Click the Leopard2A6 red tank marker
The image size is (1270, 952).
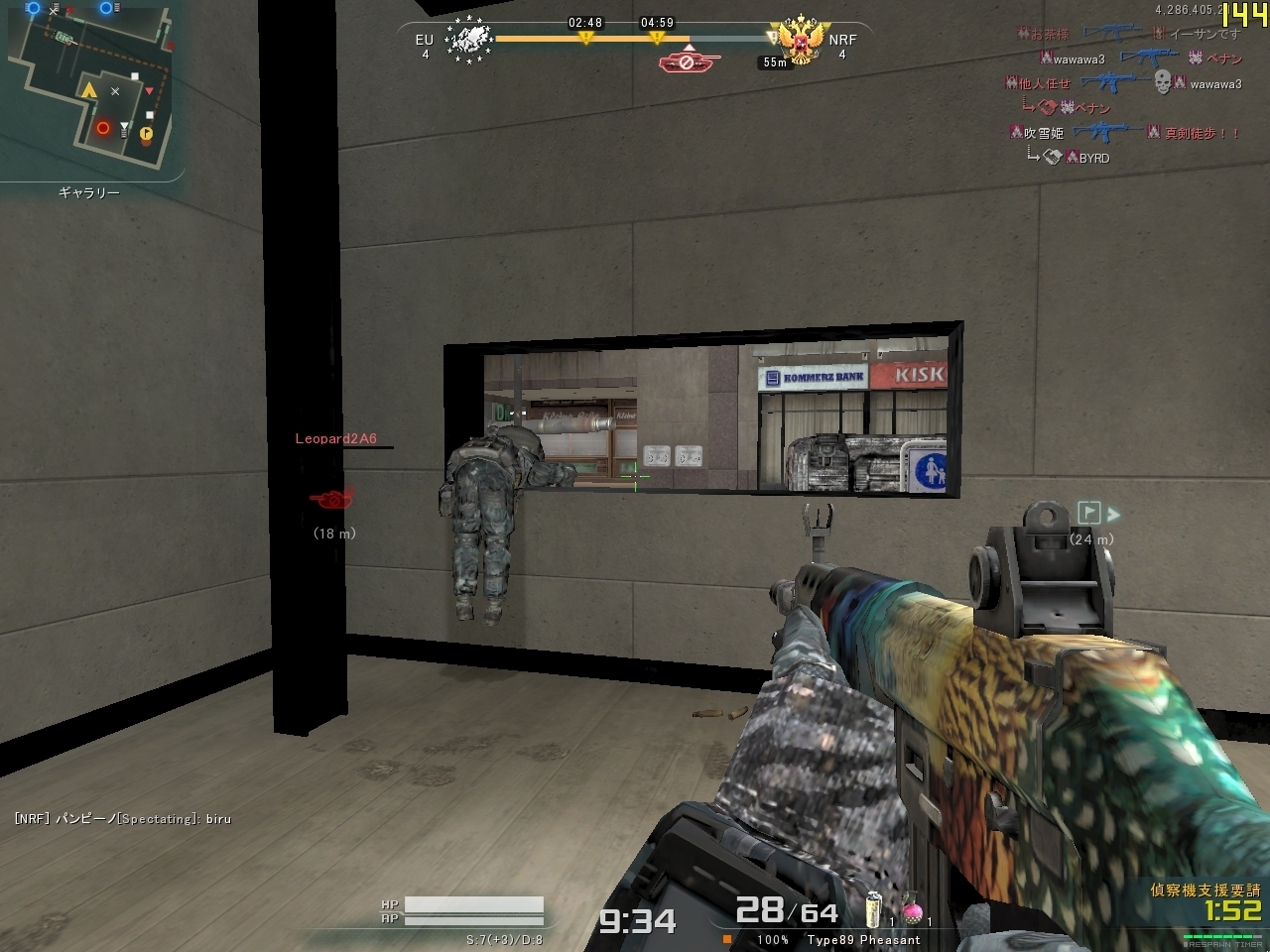click(331, 498)
